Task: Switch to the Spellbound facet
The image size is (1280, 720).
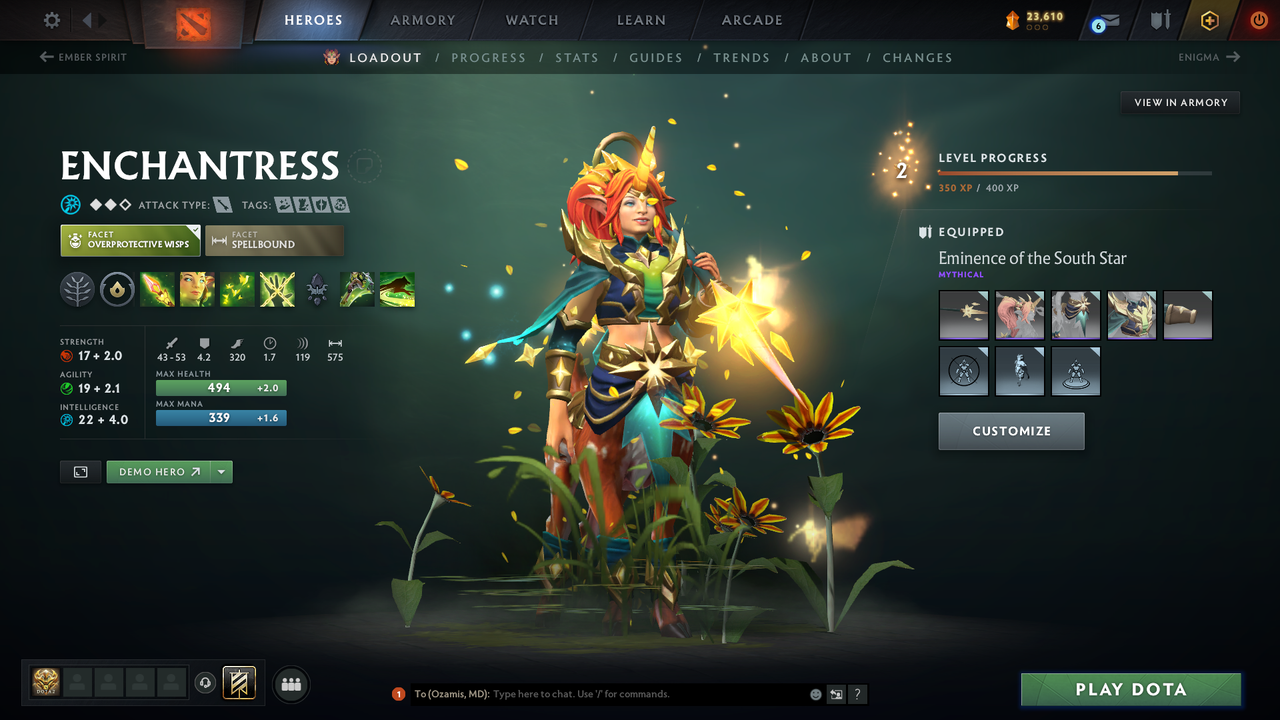Action: (x=274, y=240)
